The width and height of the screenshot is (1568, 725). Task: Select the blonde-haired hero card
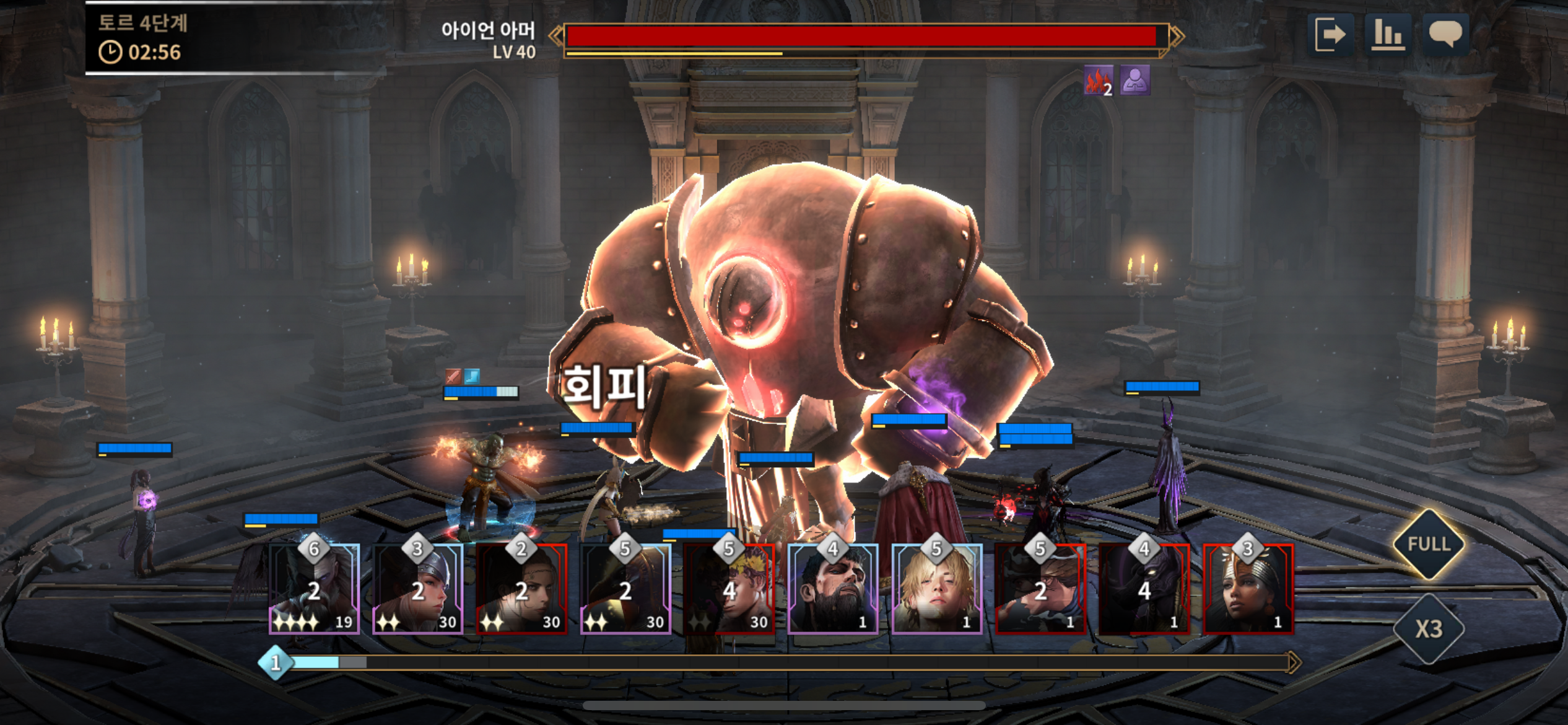tap(936, 589)
